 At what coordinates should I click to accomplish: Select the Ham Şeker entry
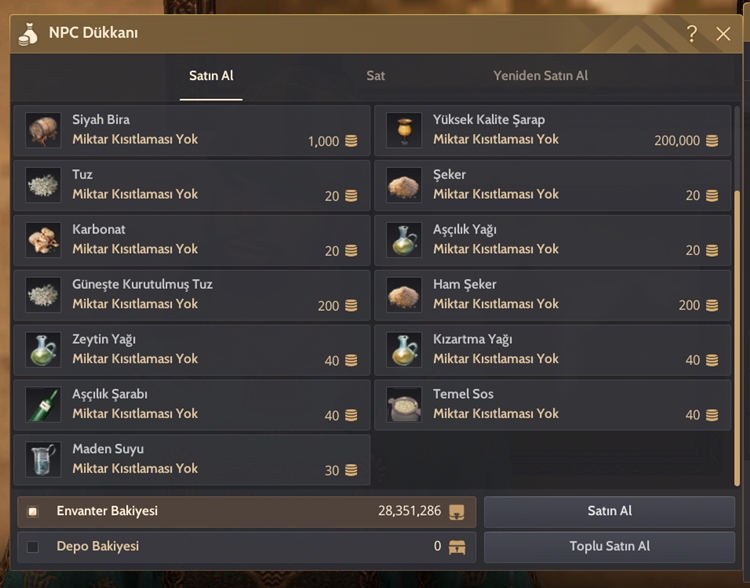point(552,295)
